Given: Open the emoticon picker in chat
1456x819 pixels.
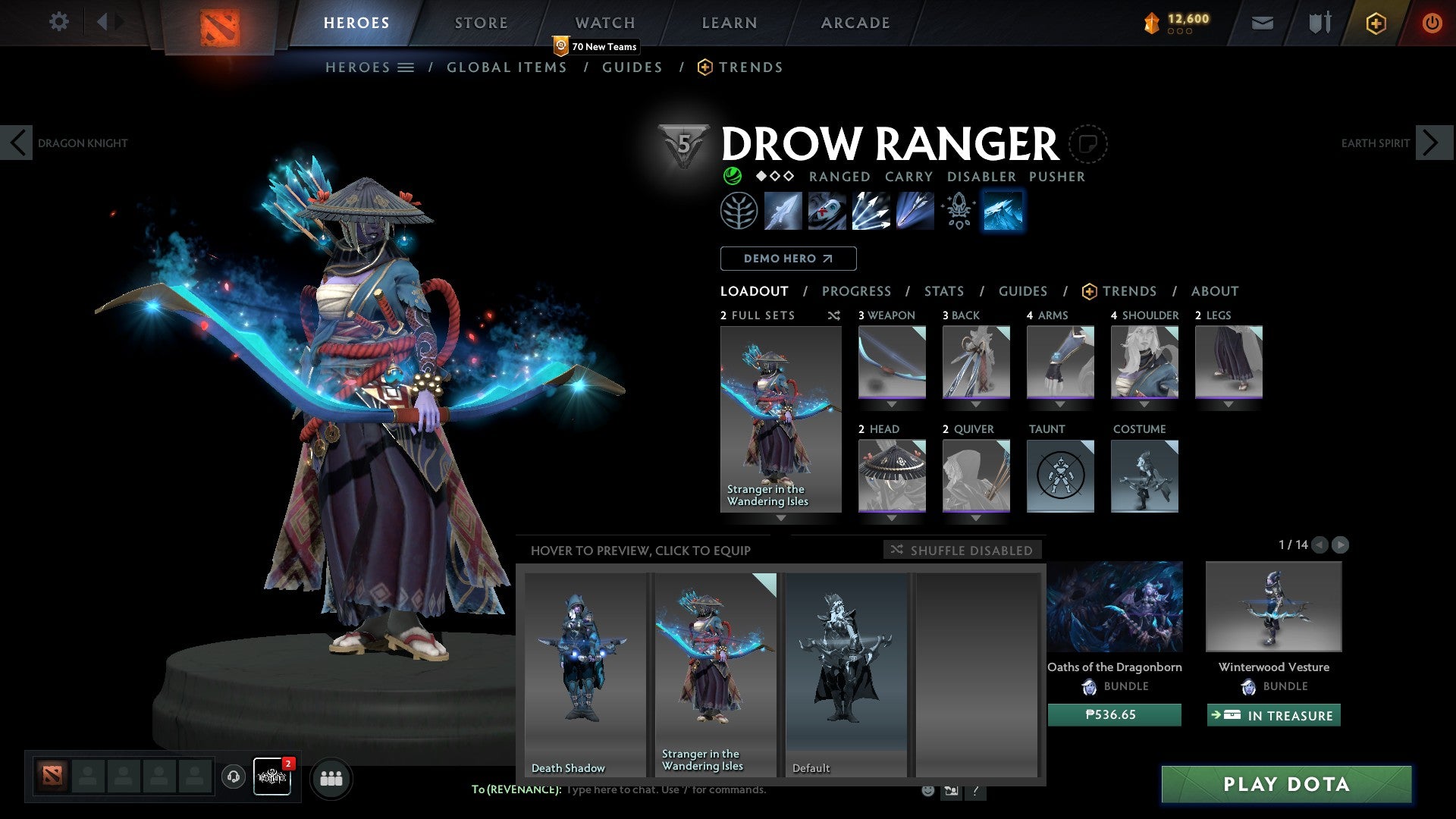Looking at the screenshot, I should tap(927, 789).
